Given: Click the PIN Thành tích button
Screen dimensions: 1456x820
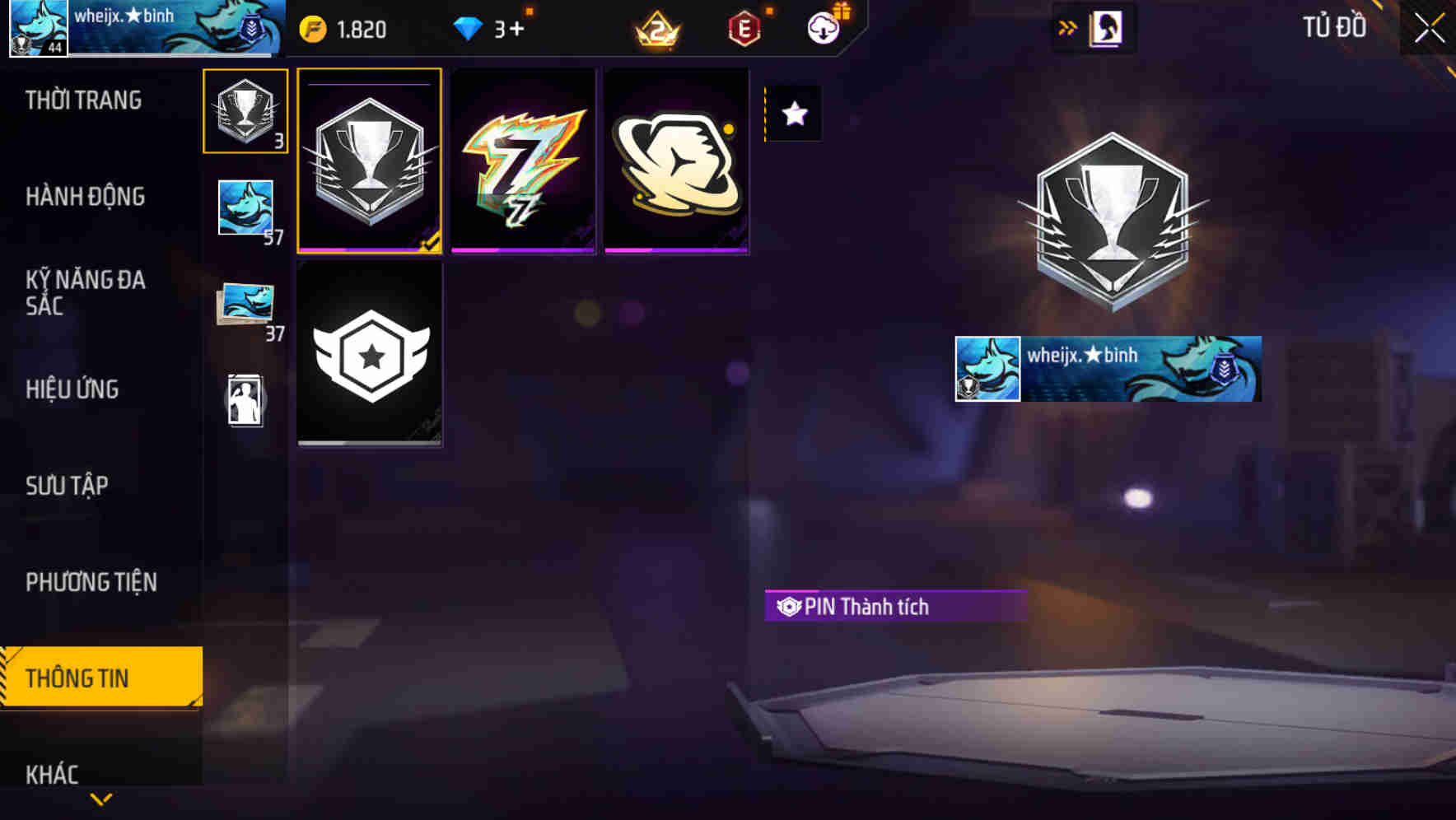Looking at the screenshot, I should (x=895, y=607).
